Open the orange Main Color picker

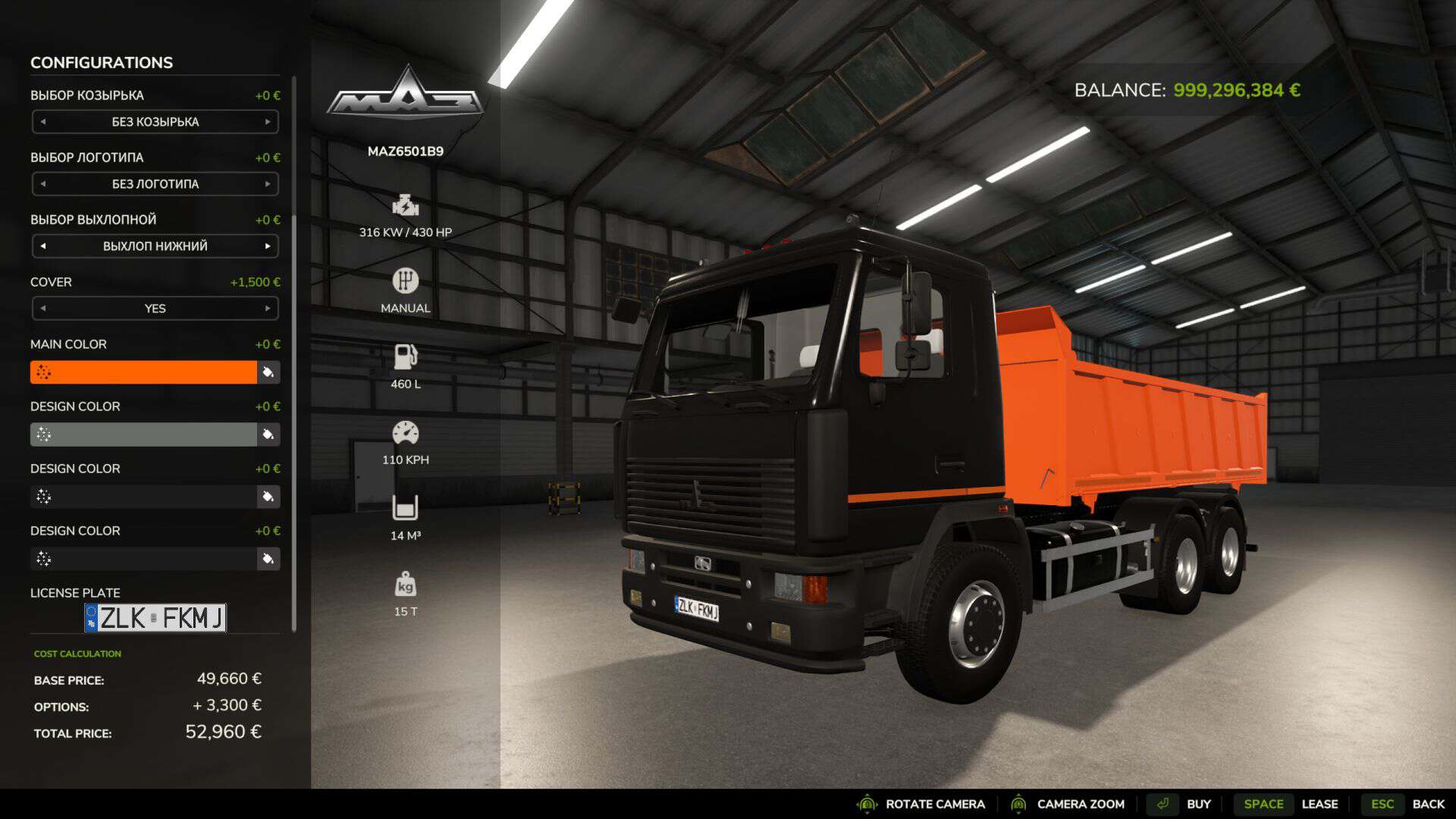(143, 372)
